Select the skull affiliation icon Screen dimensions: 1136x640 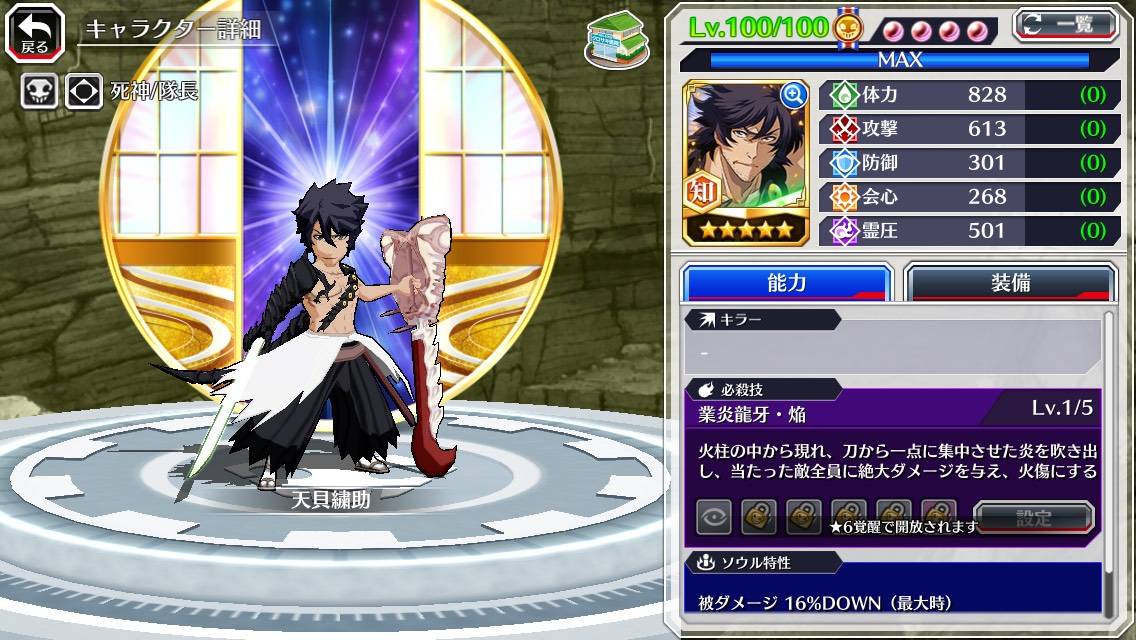tap(40, 92)
